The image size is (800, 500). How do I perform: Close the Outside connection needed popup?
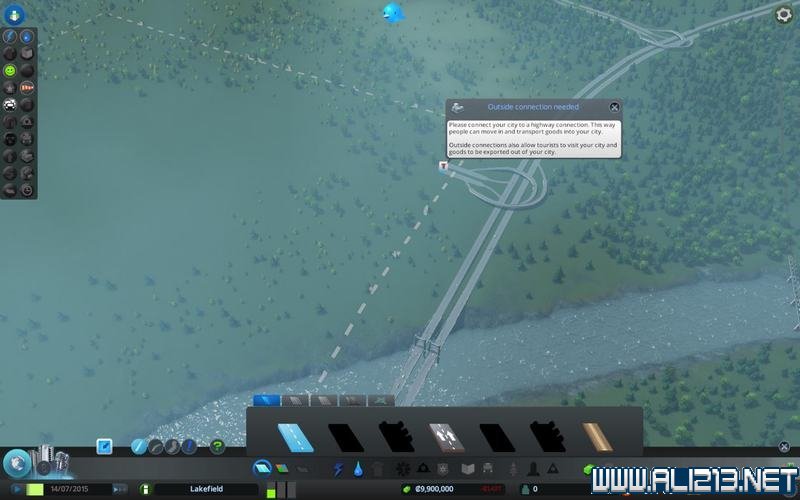614,107
